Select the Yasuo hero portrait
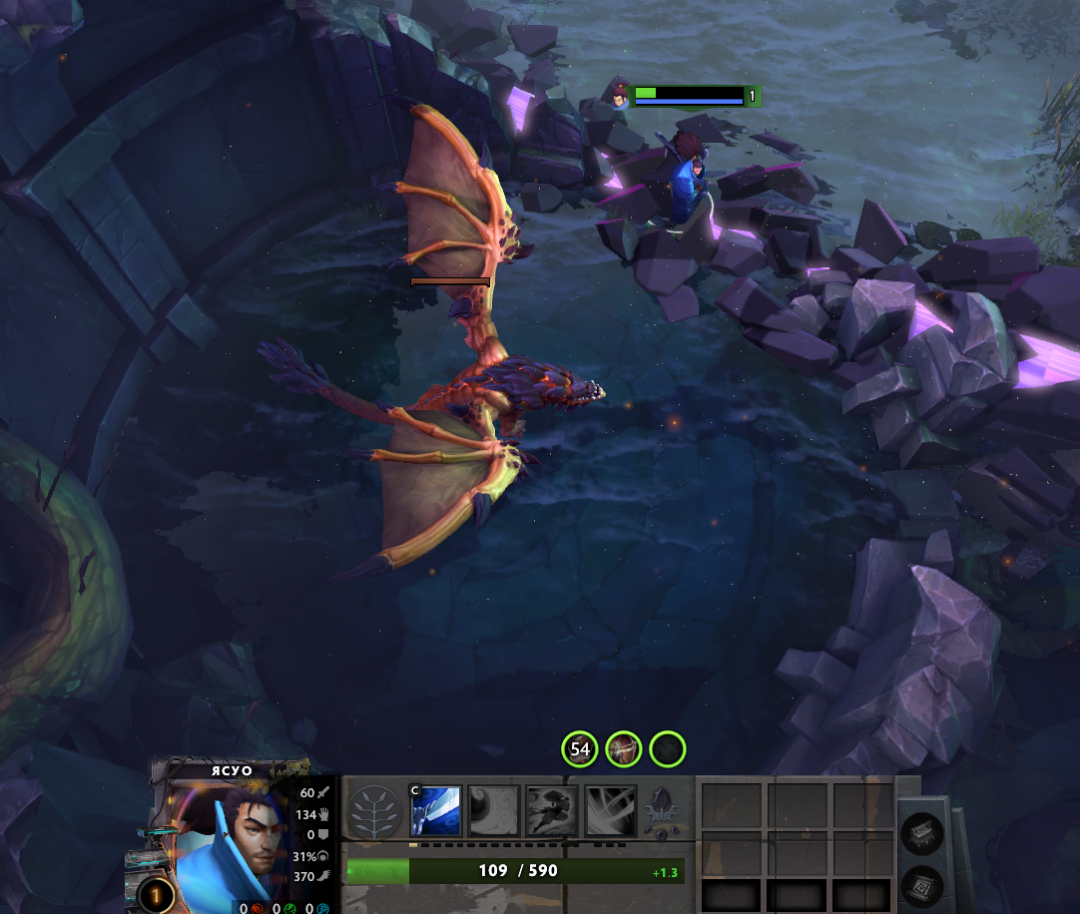 tap(235, 845)
